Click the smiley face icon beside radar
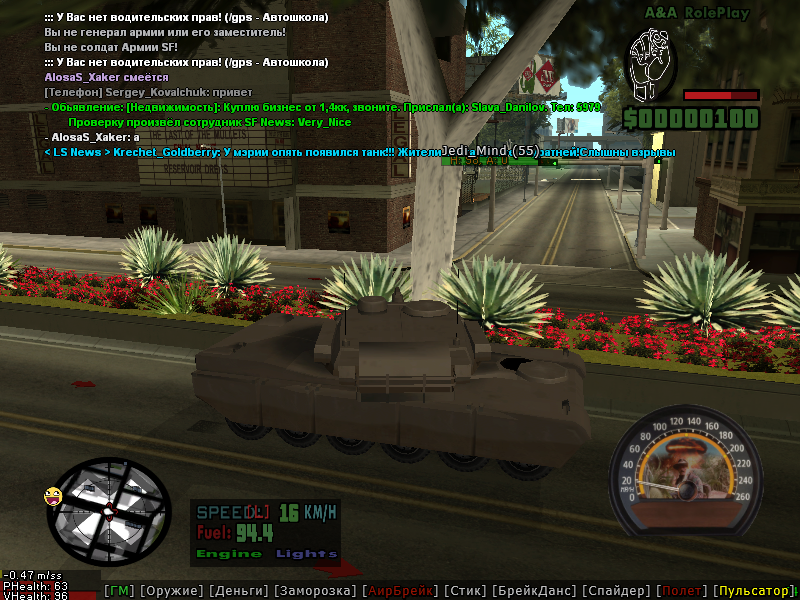800x600 pixels. tap(52, 495)
